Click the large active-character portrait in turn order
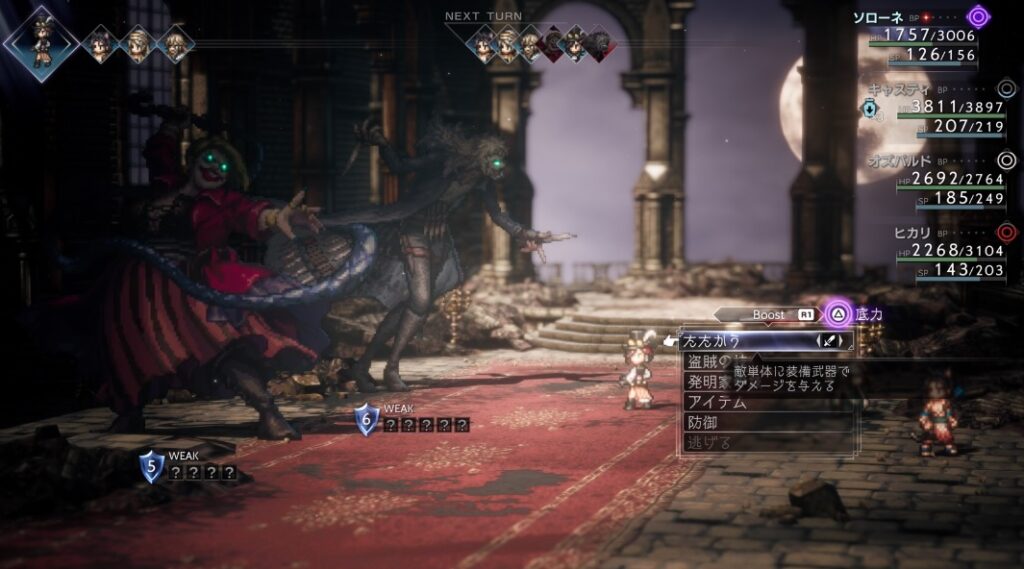Screen dimensions: 1024x569 [41, 42]
